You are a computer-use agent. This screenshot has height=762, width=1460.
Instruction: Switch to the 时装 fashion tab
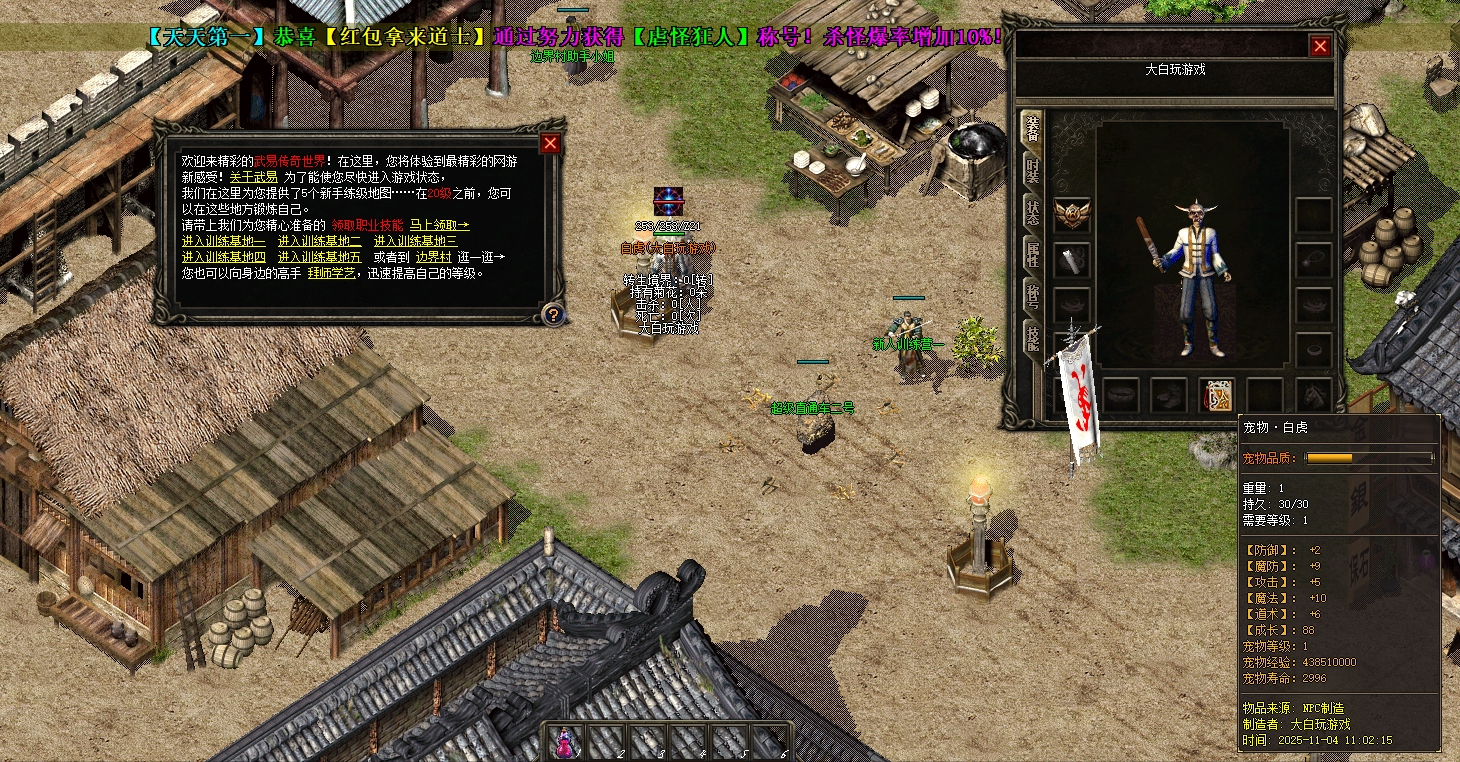click(x=1031, y=171)
